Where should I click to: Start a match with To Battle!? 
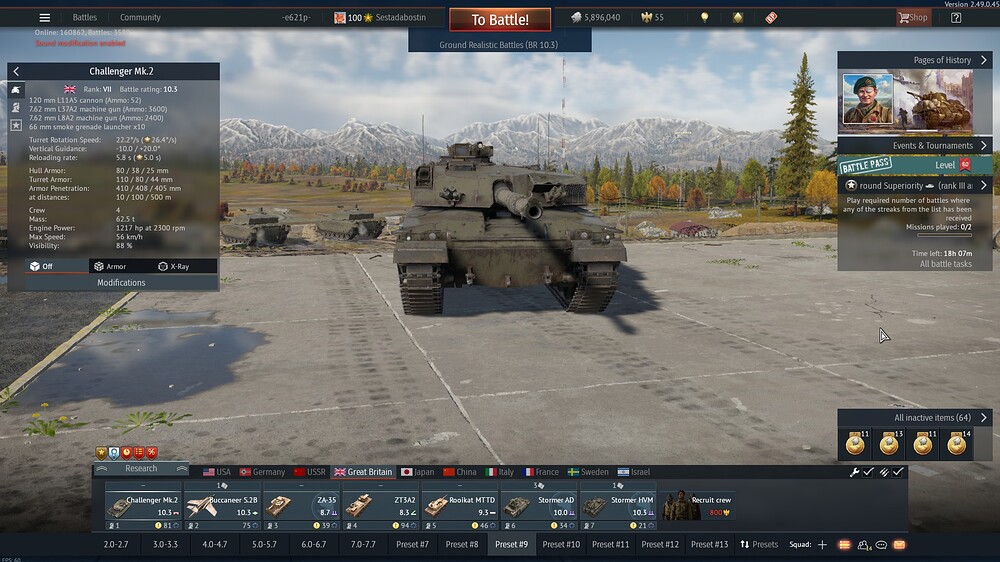click(499, 19)
